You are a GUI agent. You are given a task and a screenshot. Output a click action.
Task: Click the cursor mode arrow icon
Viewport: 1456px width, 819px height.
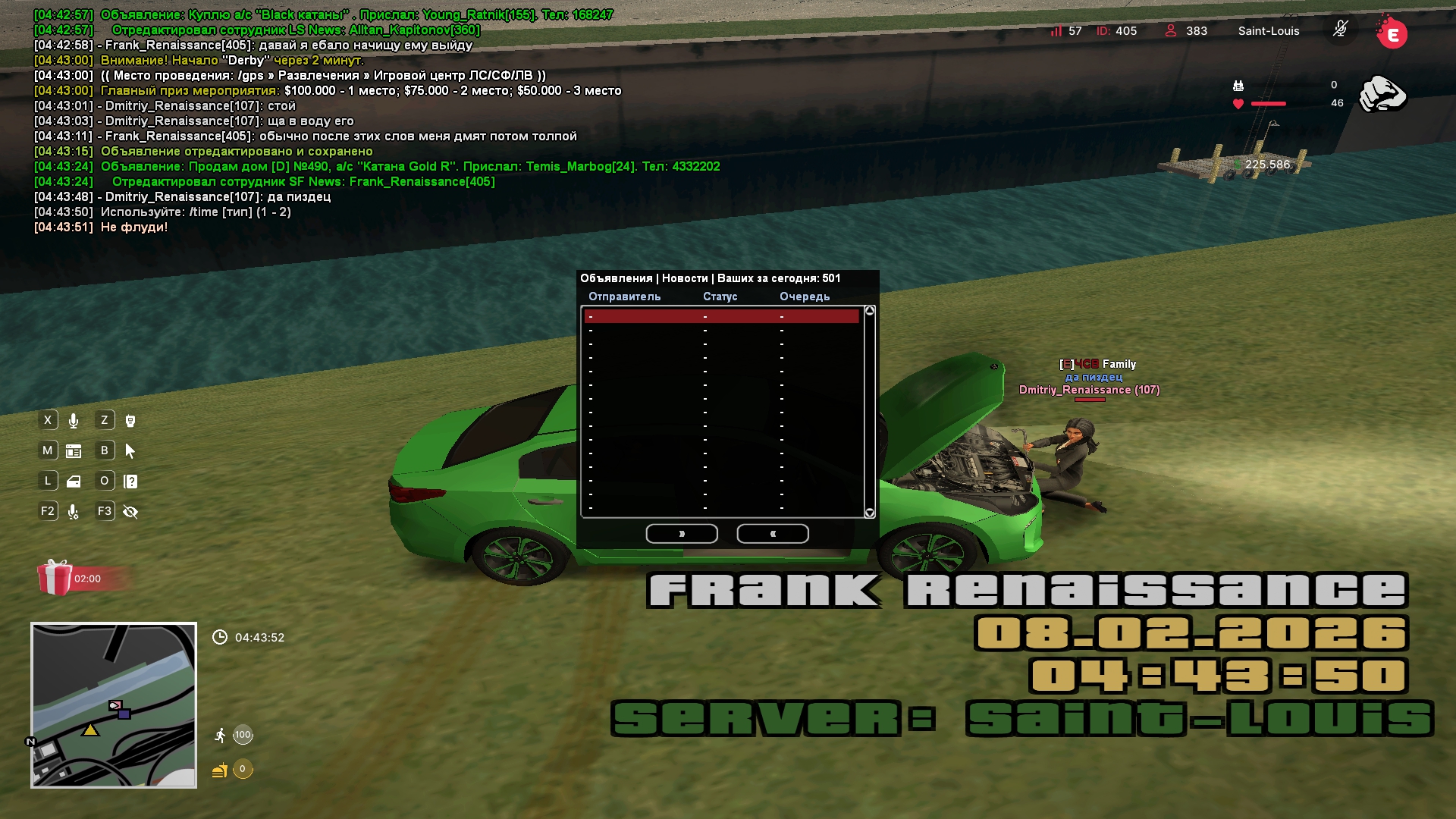click(x=130, y=451)
